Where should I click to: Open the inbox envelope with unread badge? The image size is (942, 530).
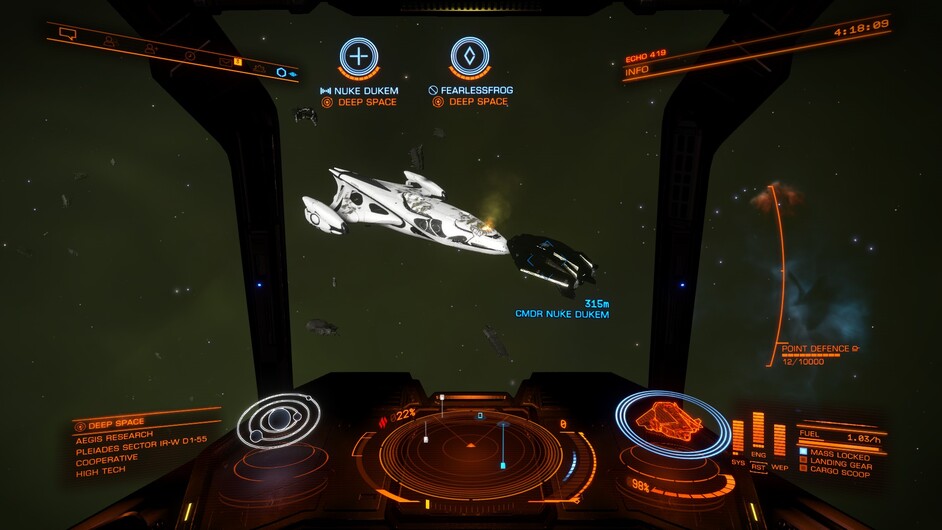226,62
